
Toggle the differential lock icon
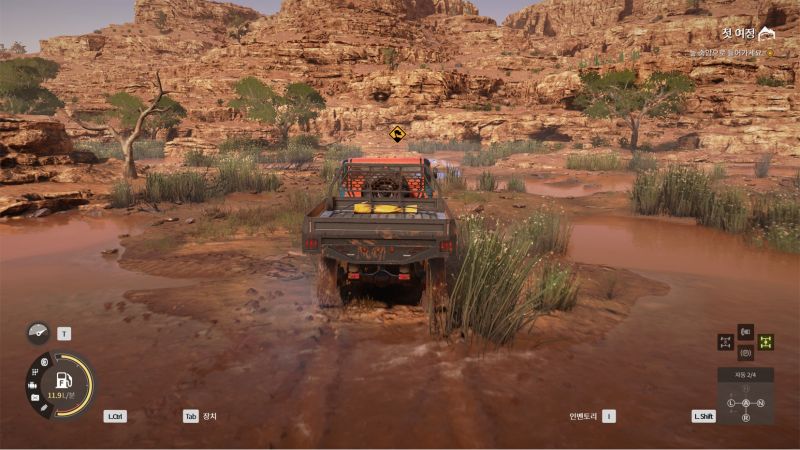[725, 342]
